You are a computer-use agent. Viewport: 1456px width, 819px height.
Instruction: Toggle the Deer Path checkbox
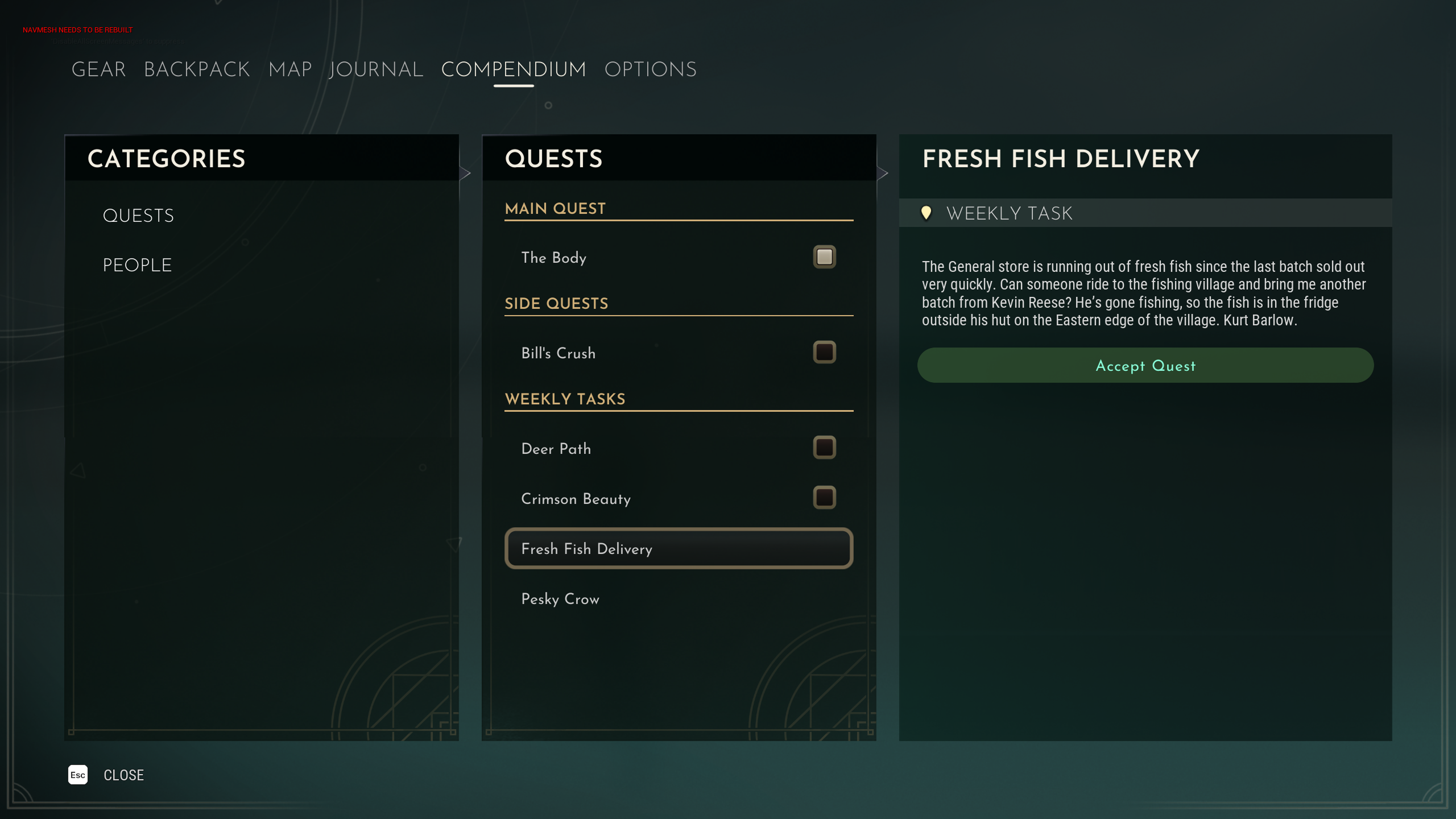(x=824, y=448)
